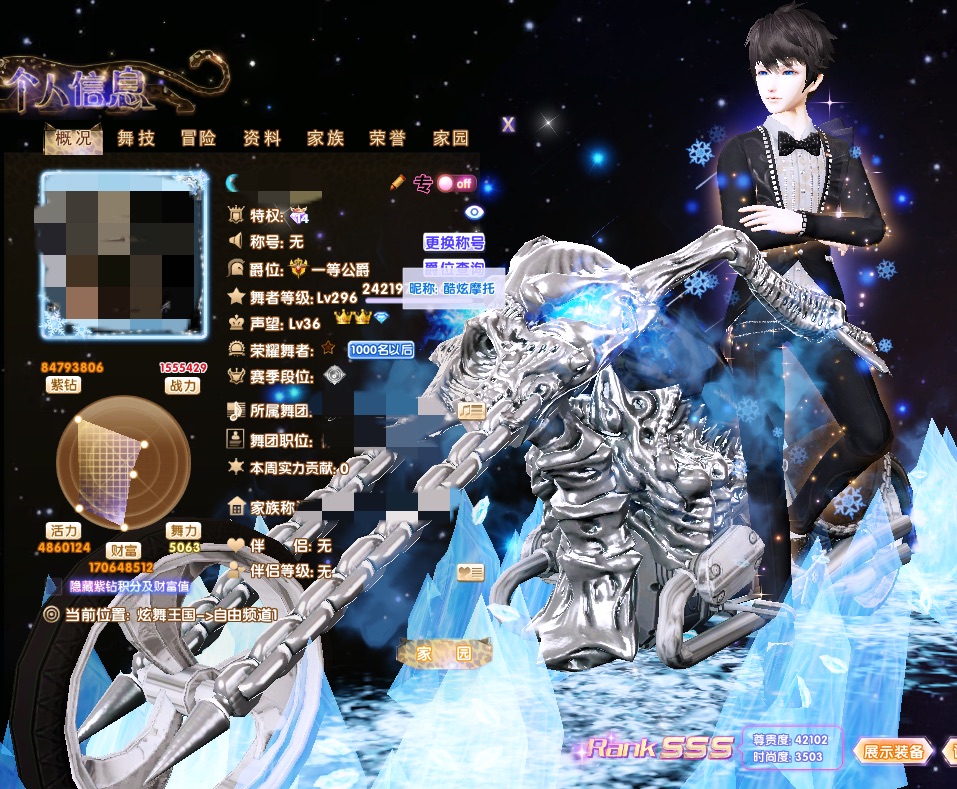
Task: Click the 更换称号 button
Action: pyautogui.click(x=454, y=242)
